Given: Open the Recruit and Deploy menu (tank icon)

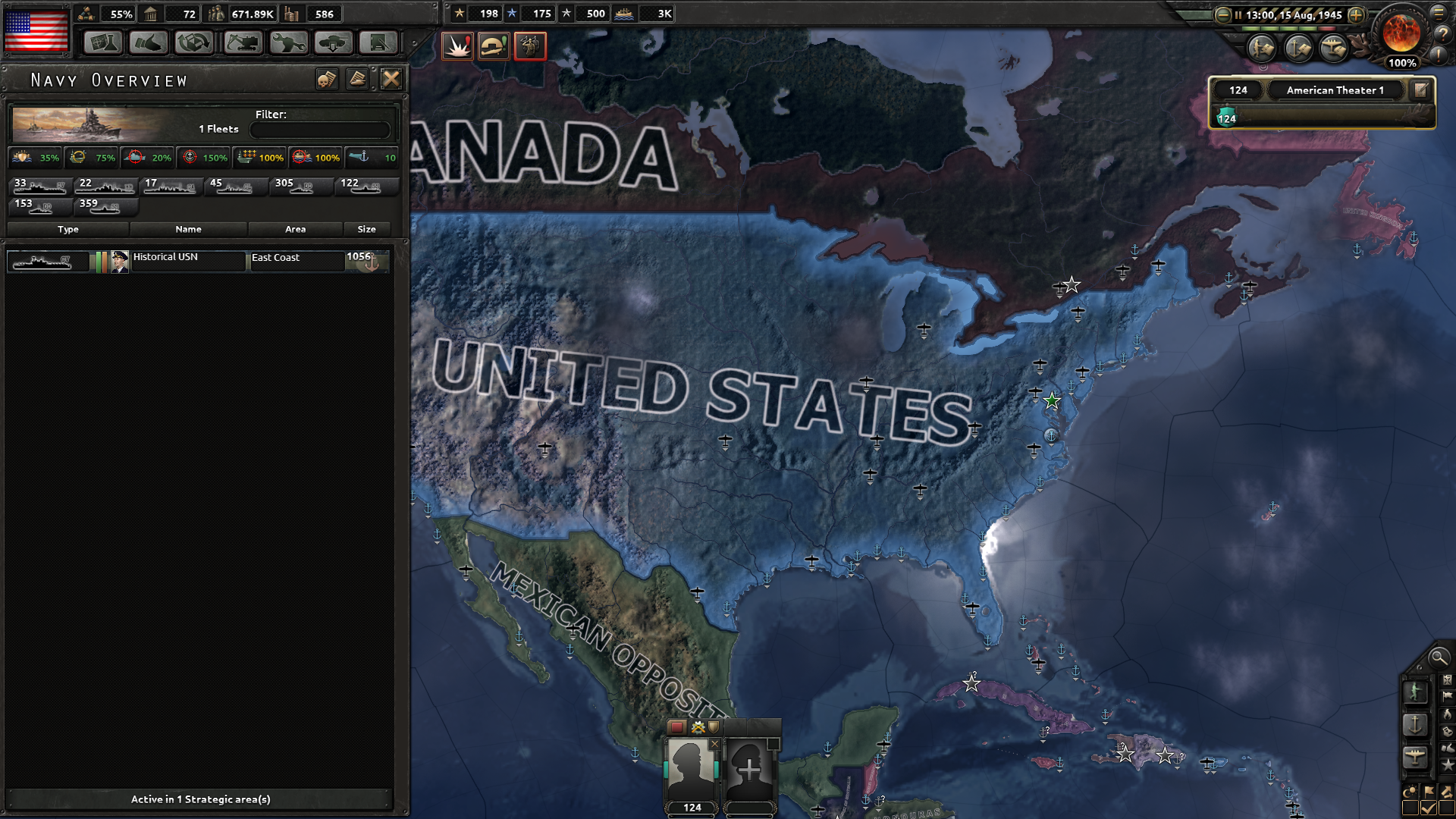Looking at the screenshot, I should coord(332,43).
